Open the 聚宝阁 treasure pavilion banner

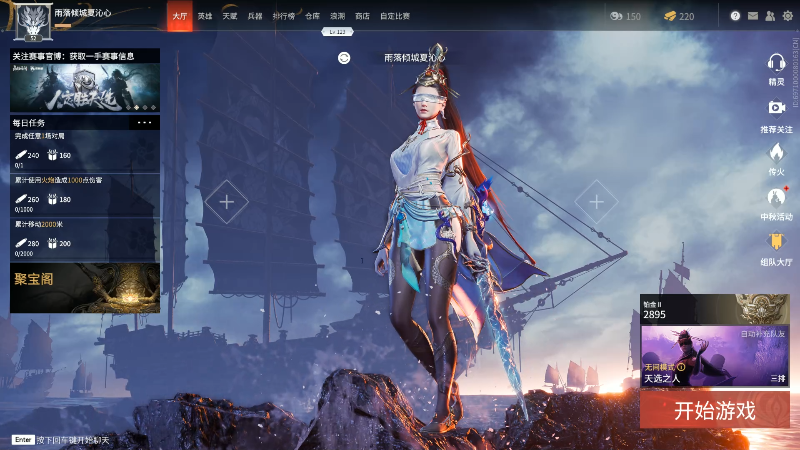85,287
